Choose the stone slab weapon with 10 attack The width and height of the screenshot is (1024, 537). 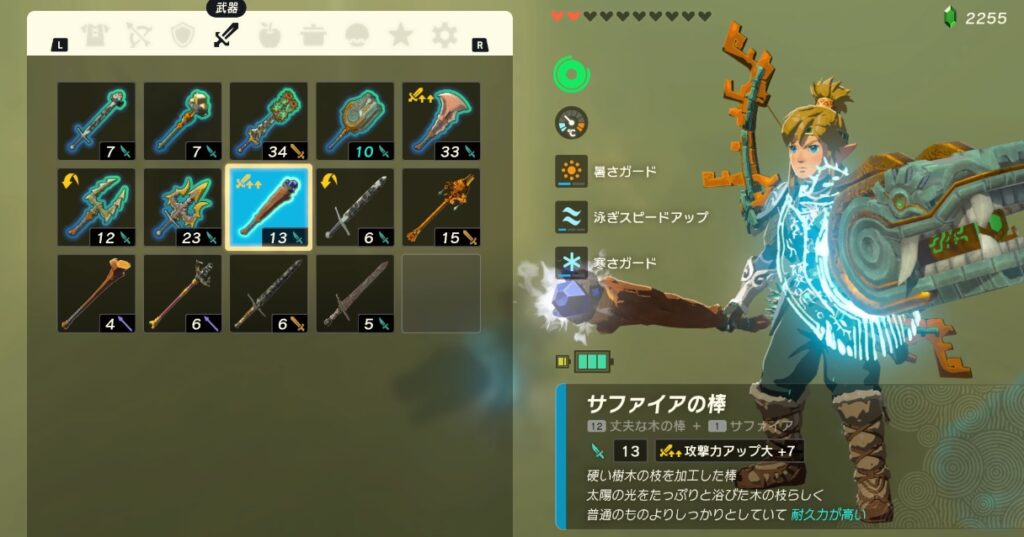355,121
